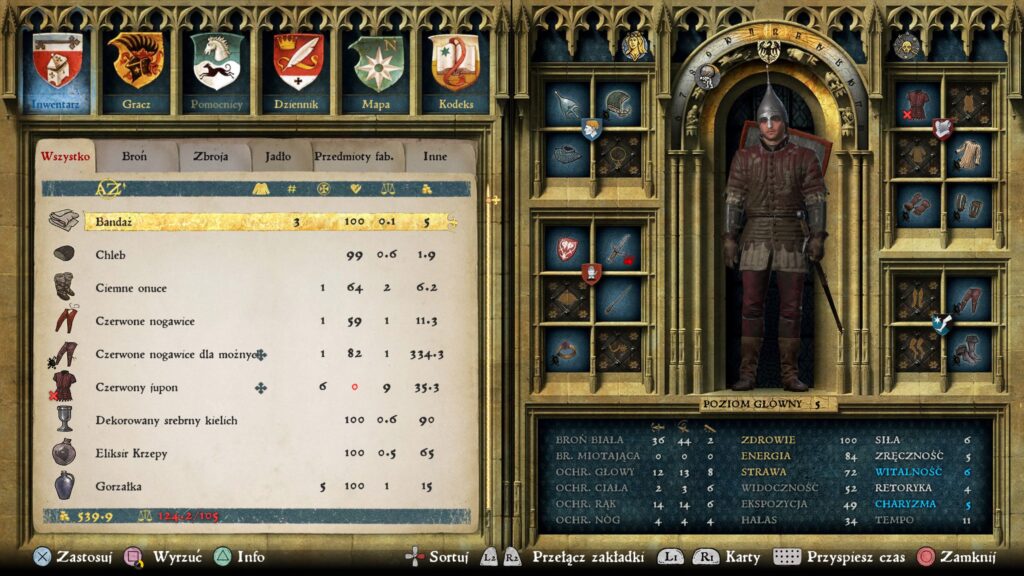Open the Pomocnicy menu
This screenshot has height=576, width=1024.
pos(217,70)
